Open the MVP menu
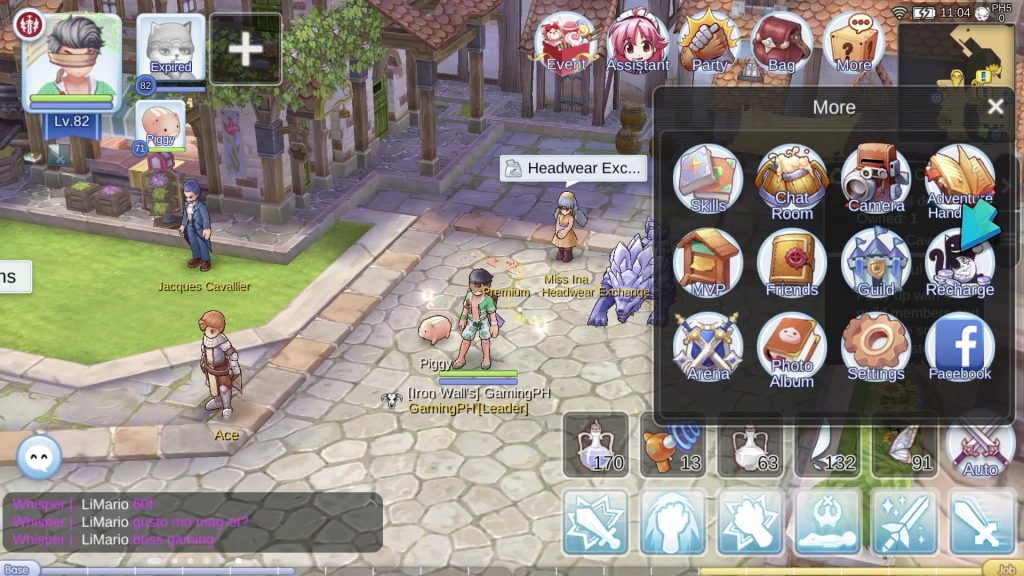The width and height of the screenshot is (1024, 576). pos(708,262)
